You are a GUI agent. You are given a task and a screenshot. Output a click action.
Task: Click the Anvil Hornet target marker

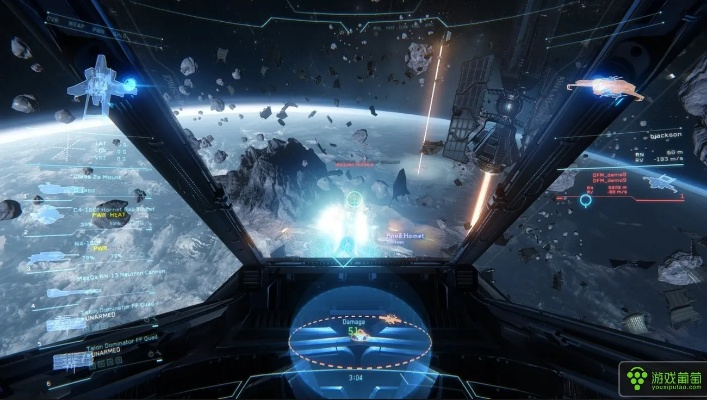click(407, 237)
